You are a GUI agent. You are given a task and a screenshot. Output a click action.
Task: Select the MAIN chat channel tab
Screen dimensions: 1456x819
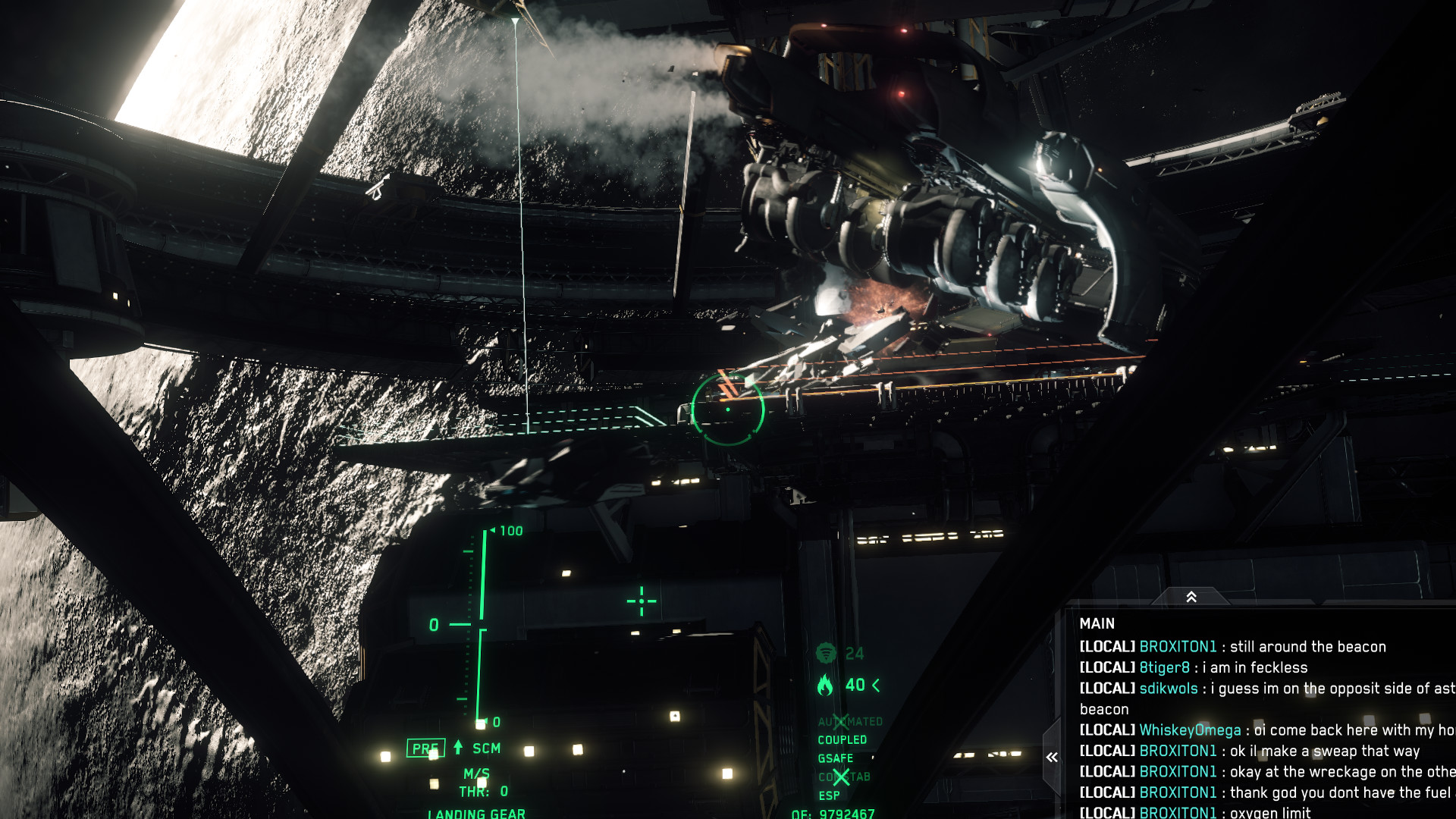click(1097, 623)
